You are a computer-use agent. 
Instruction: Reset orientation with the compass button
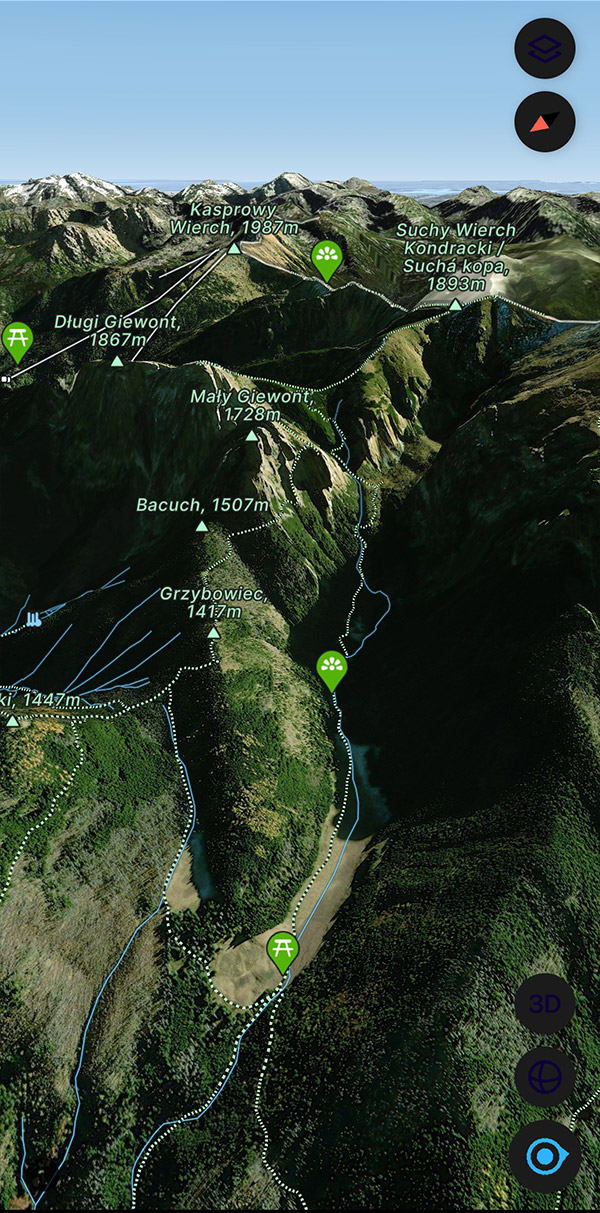[544, 122]
